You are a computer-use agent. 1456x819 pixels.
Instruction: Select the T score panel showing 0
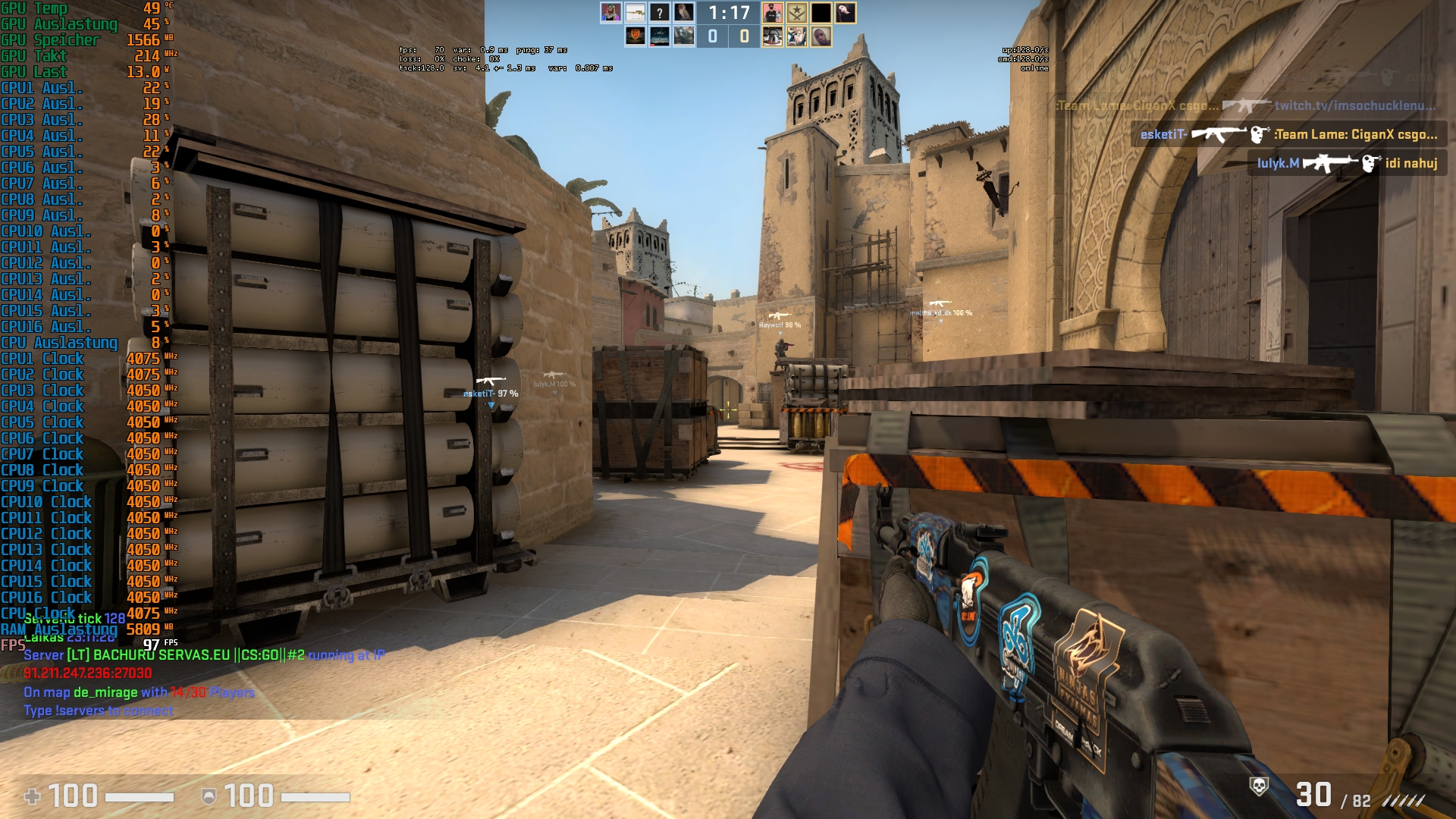745,35
